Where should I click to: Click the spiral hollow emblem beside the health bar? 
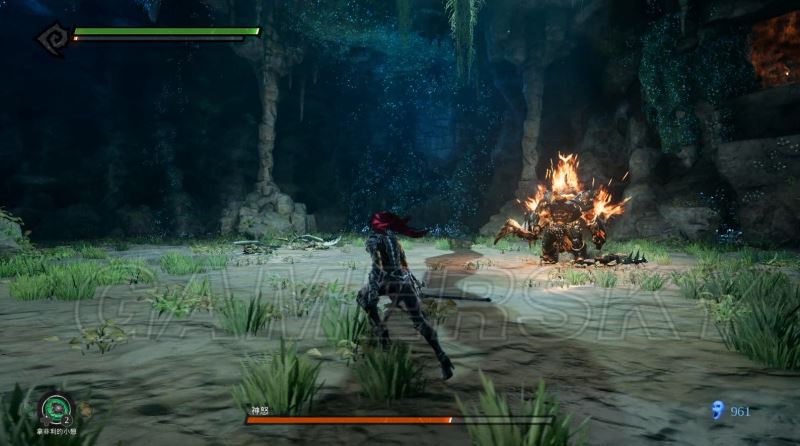pos(51,39)
